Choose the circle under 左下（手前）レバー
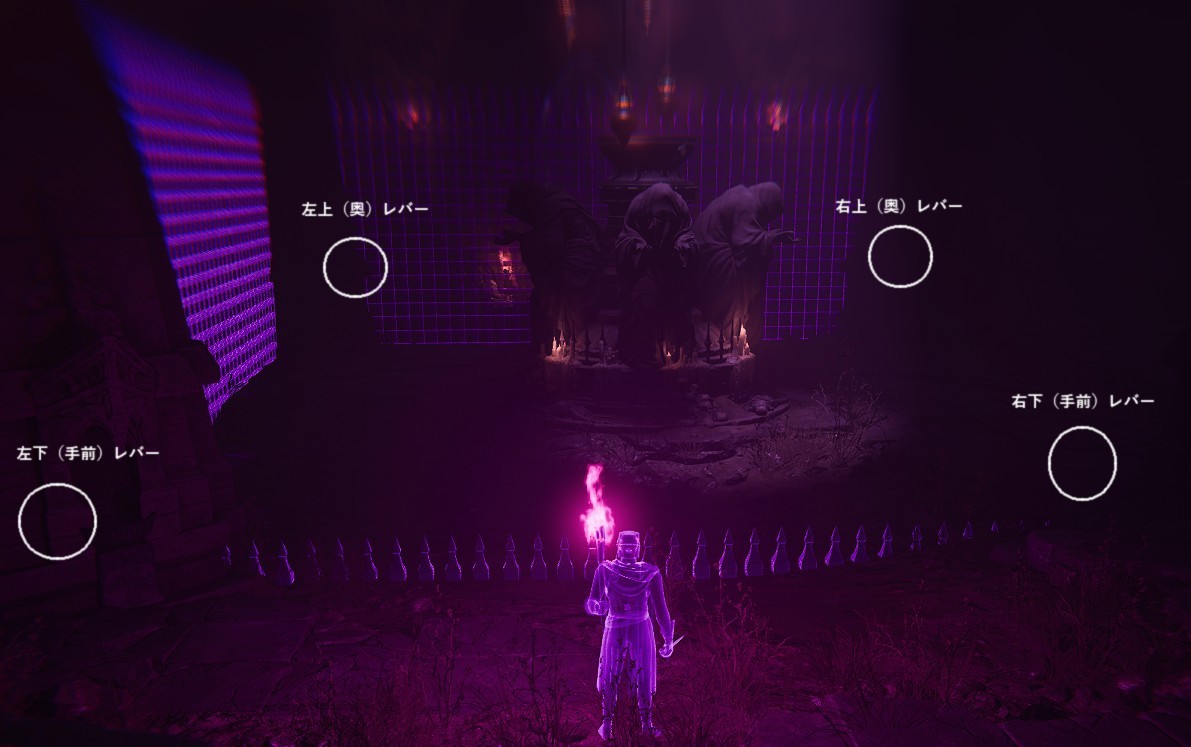The height and width of the screenshot is (747, 1191). click(57, 521)
